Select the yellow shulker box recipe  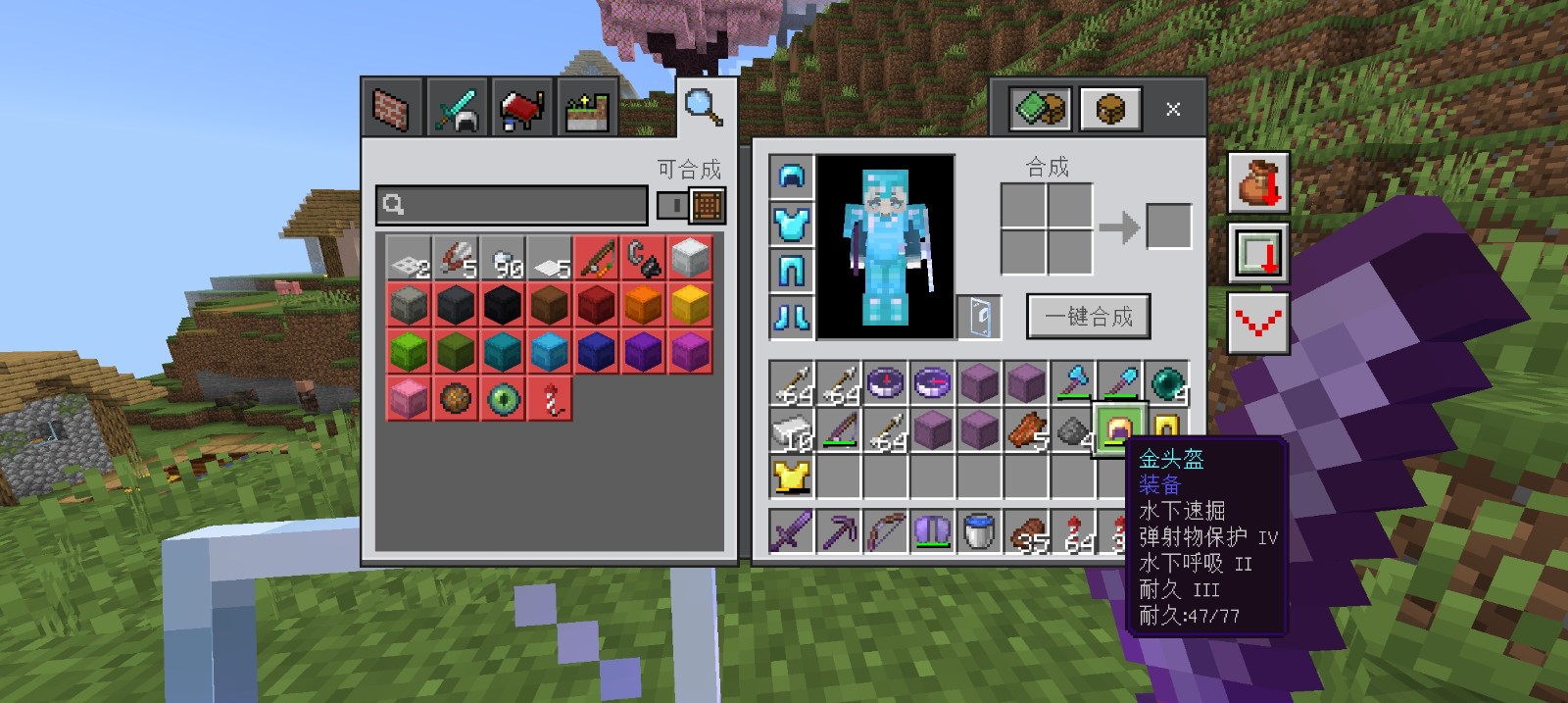click(x=690, y=305)
